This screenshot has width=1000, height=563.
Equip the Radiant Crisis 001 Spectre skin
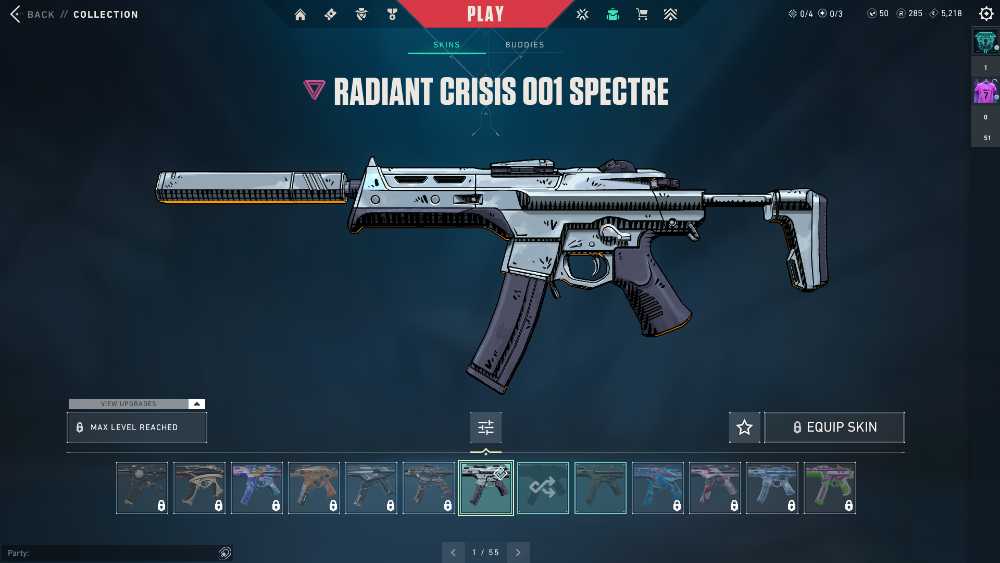pyautogui.click(x=834, y=427)
